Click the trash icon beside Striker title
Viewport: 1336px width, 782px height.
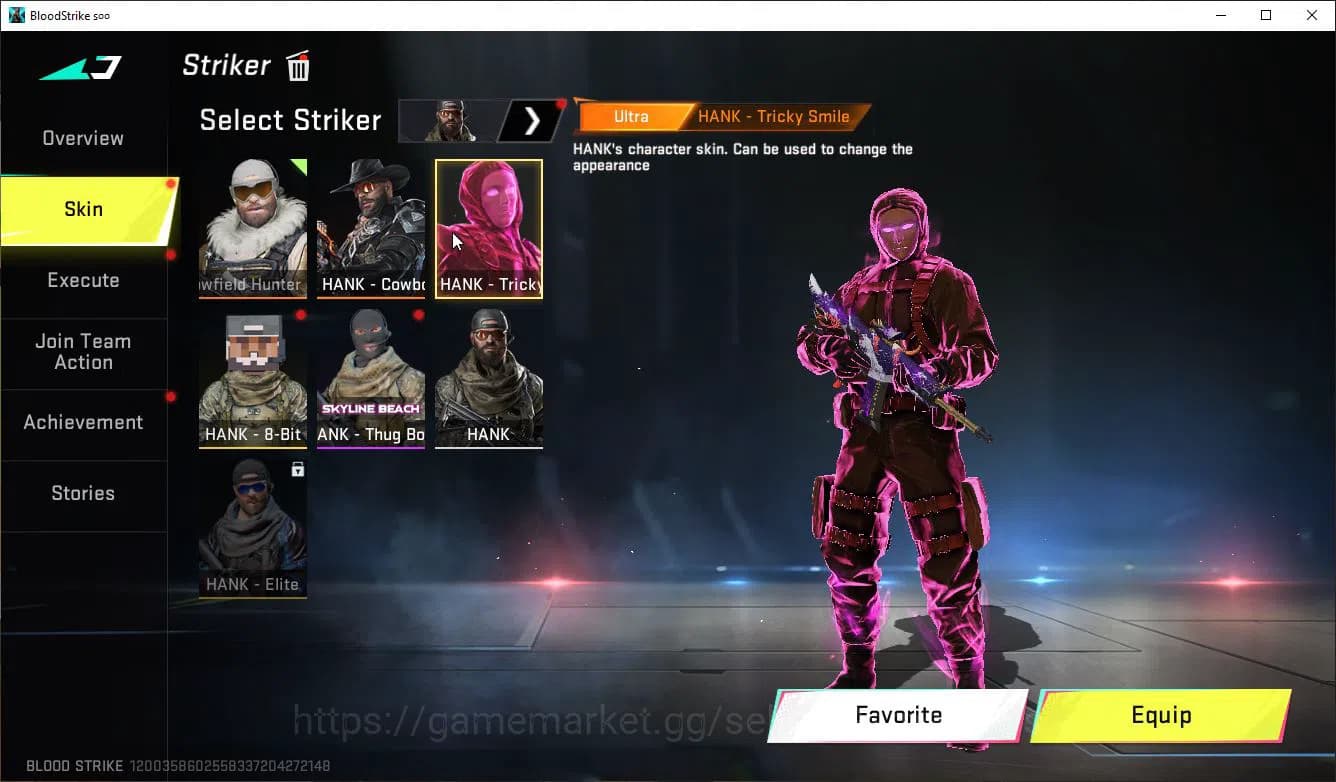point(297,66)
